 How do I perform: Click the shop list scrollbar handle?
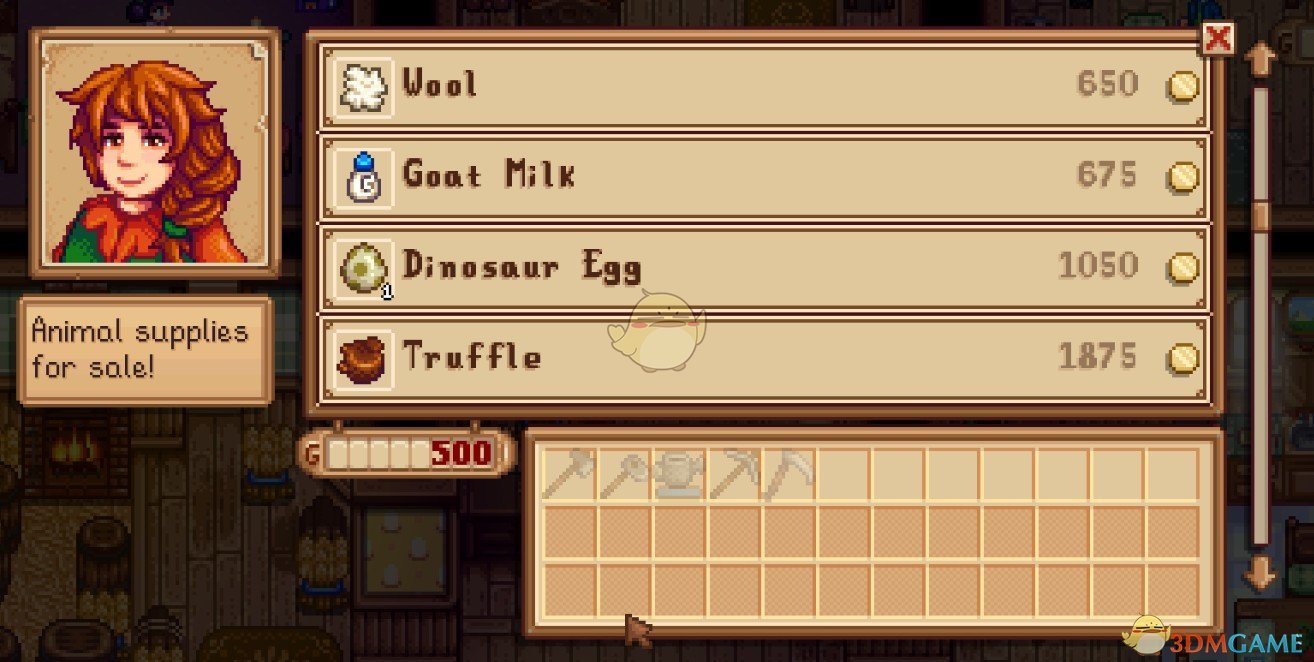(x=1260, y=214)
